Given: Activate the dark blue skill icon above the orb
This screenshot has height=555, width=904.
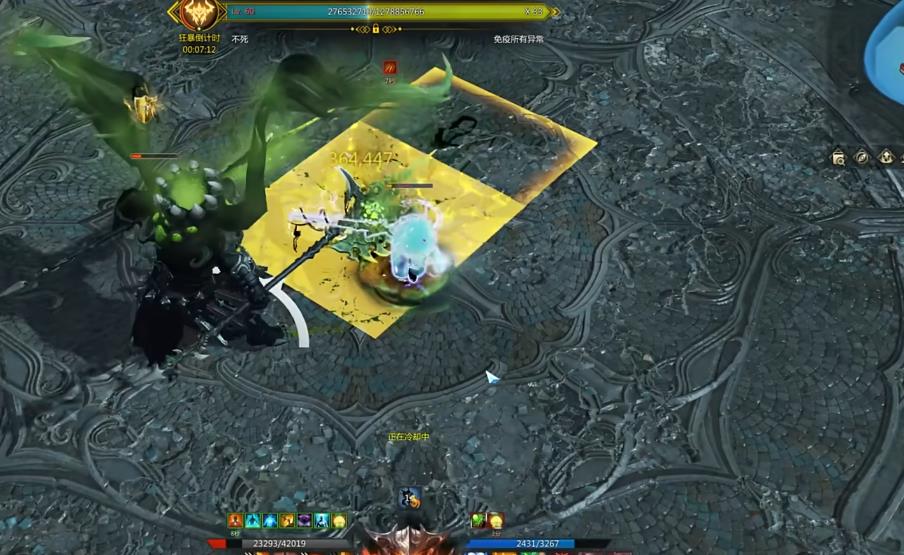Looking at the screenshot, I should (408, 498).
